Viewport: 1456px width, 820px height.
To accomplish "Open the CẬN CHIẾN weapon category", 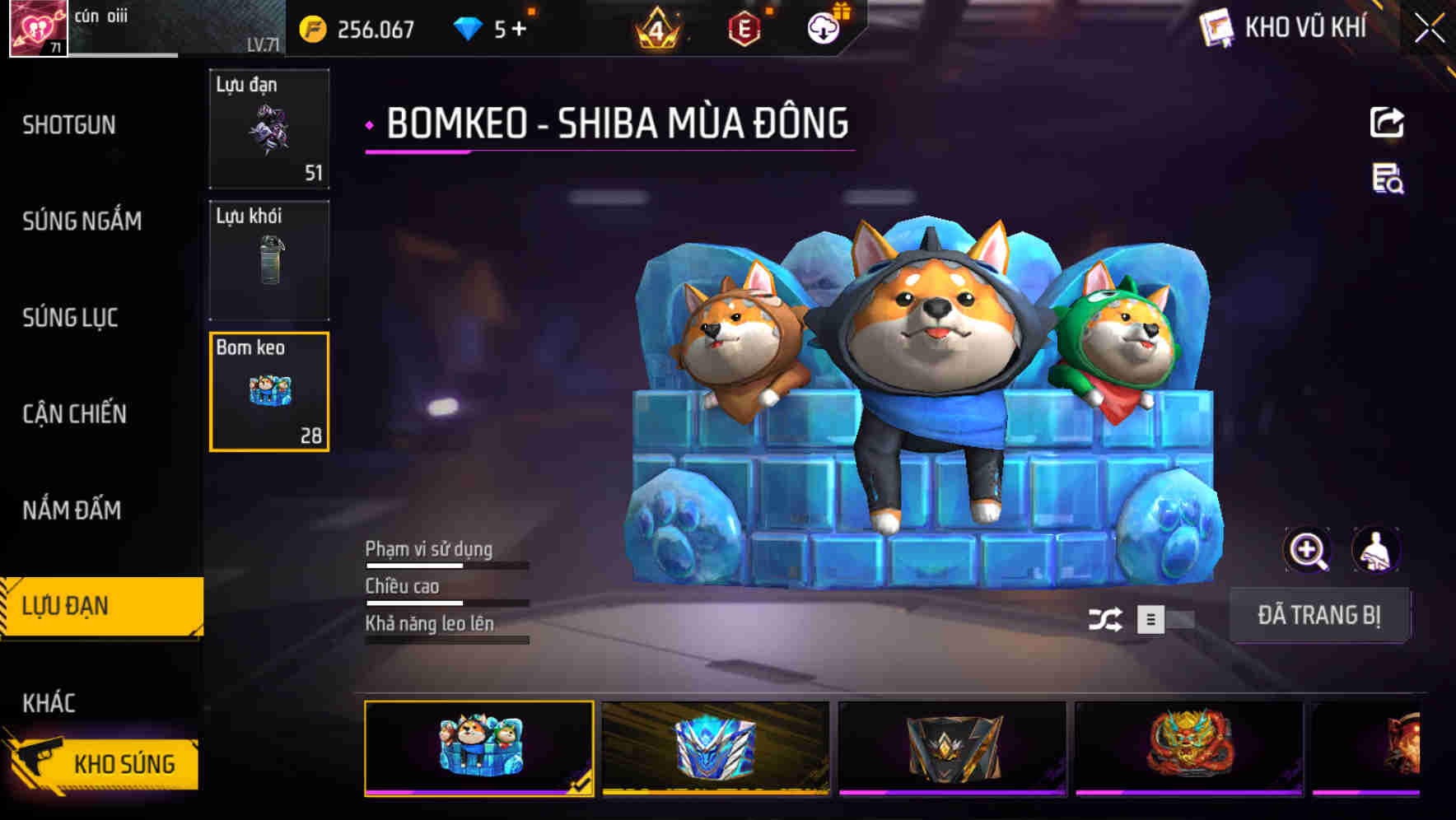I will [x=72, y=414].
